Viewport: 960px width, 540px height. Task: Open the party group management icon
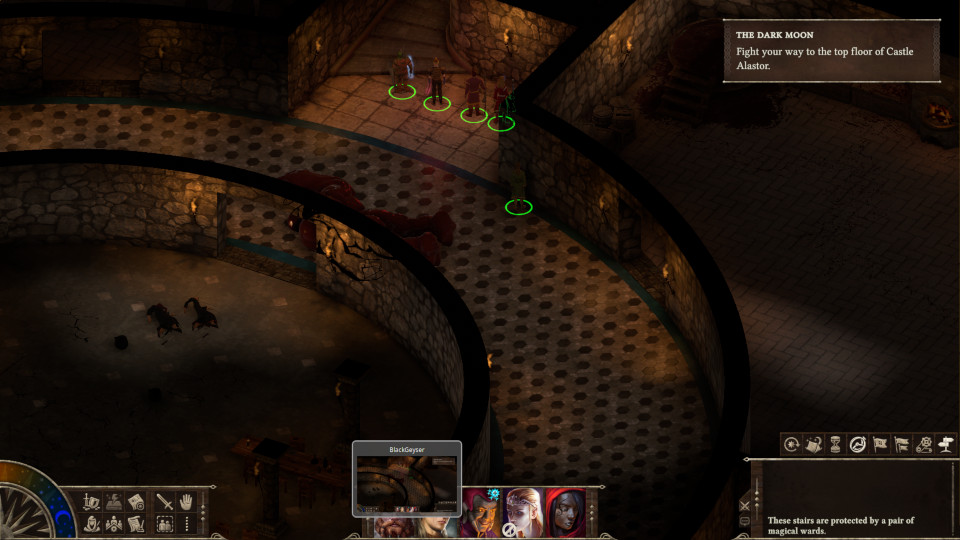114,524
